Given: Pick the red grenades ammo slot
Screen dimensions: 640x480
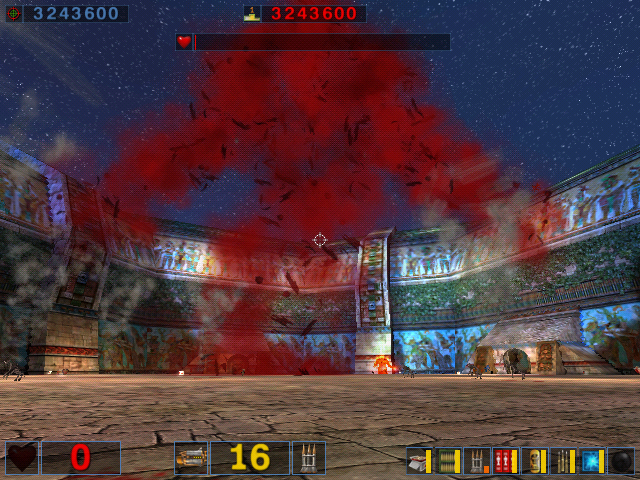Looking at the screenshot, I should tap(505, 461).
